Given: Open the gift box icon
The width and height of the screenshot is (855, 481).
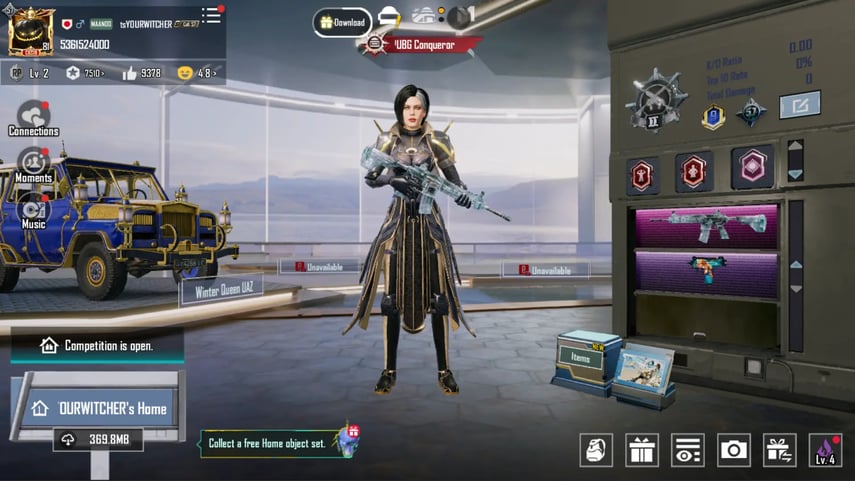Looking at the screenshot, I should [x=642, y=450].
